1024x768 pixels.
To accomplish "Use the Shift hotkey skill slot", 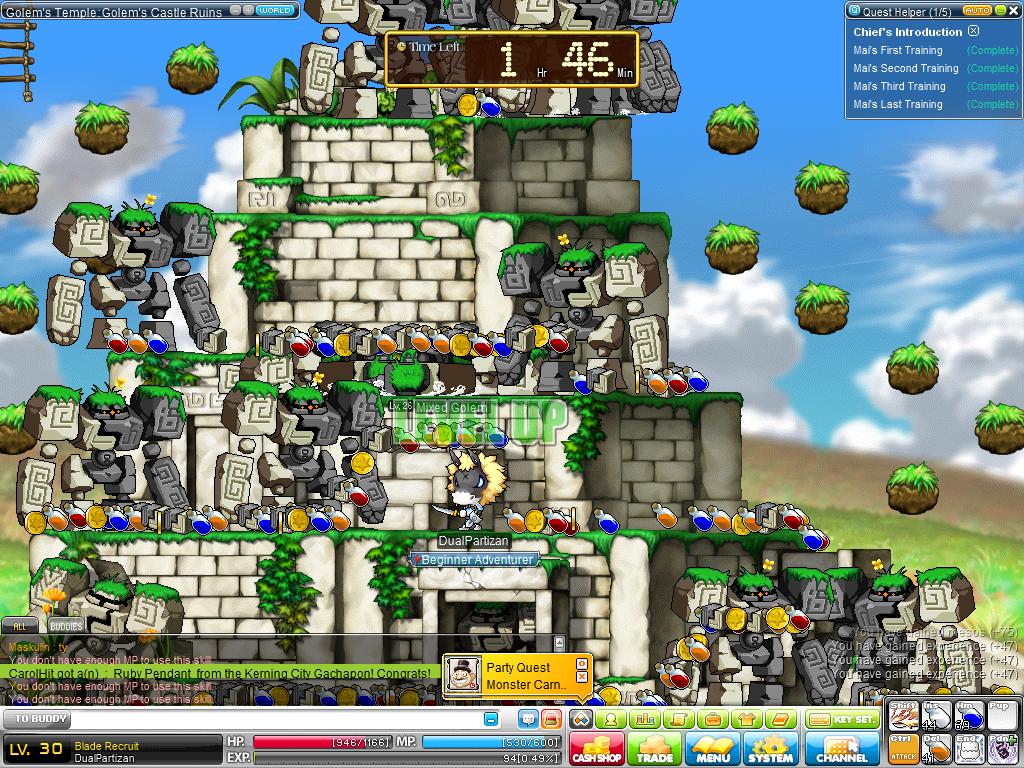I will 903,717.
